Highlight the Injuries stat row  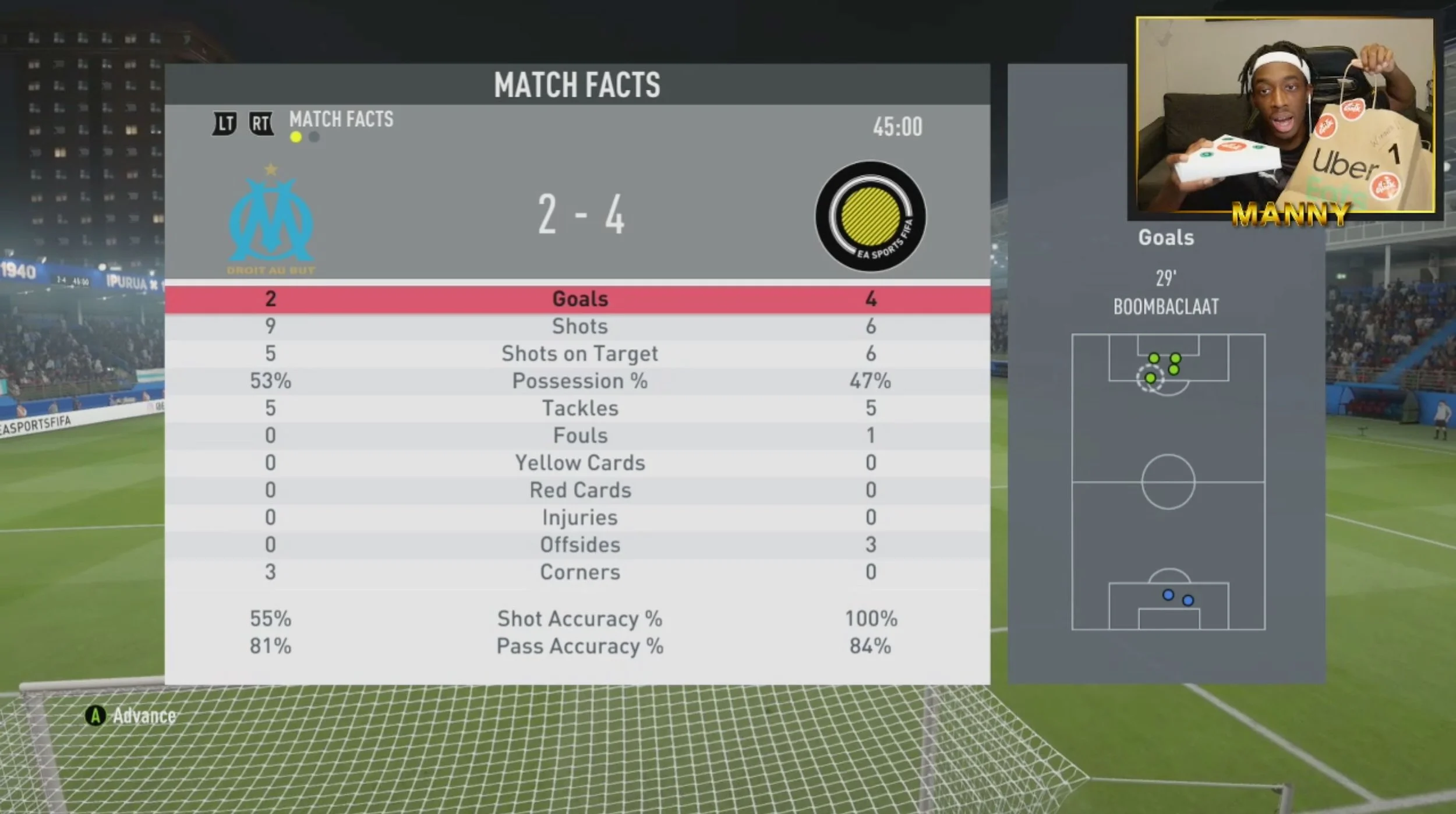pyautogui.click(x=579, y=518)
